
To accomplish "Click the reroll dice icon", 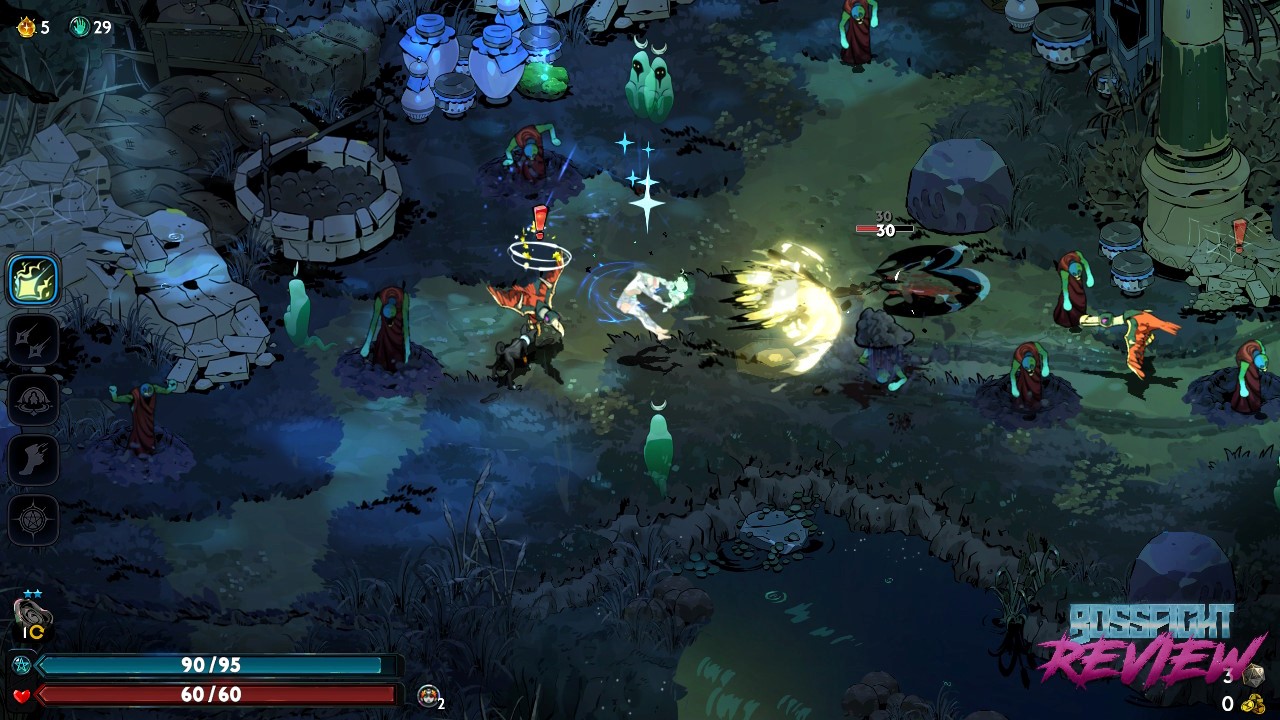I will 1253,676.
